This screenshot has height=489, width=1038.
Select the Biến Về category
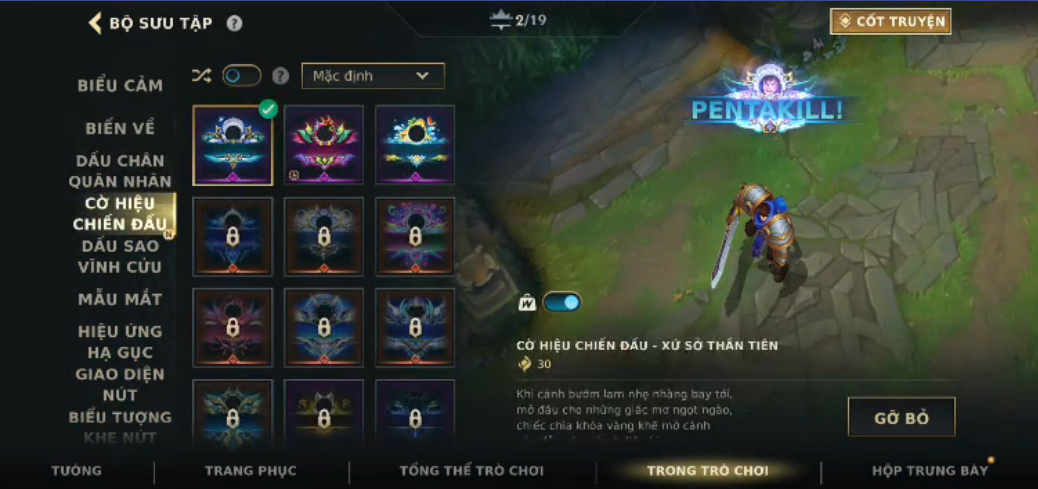pyautogui.click(x=120, y=129)
